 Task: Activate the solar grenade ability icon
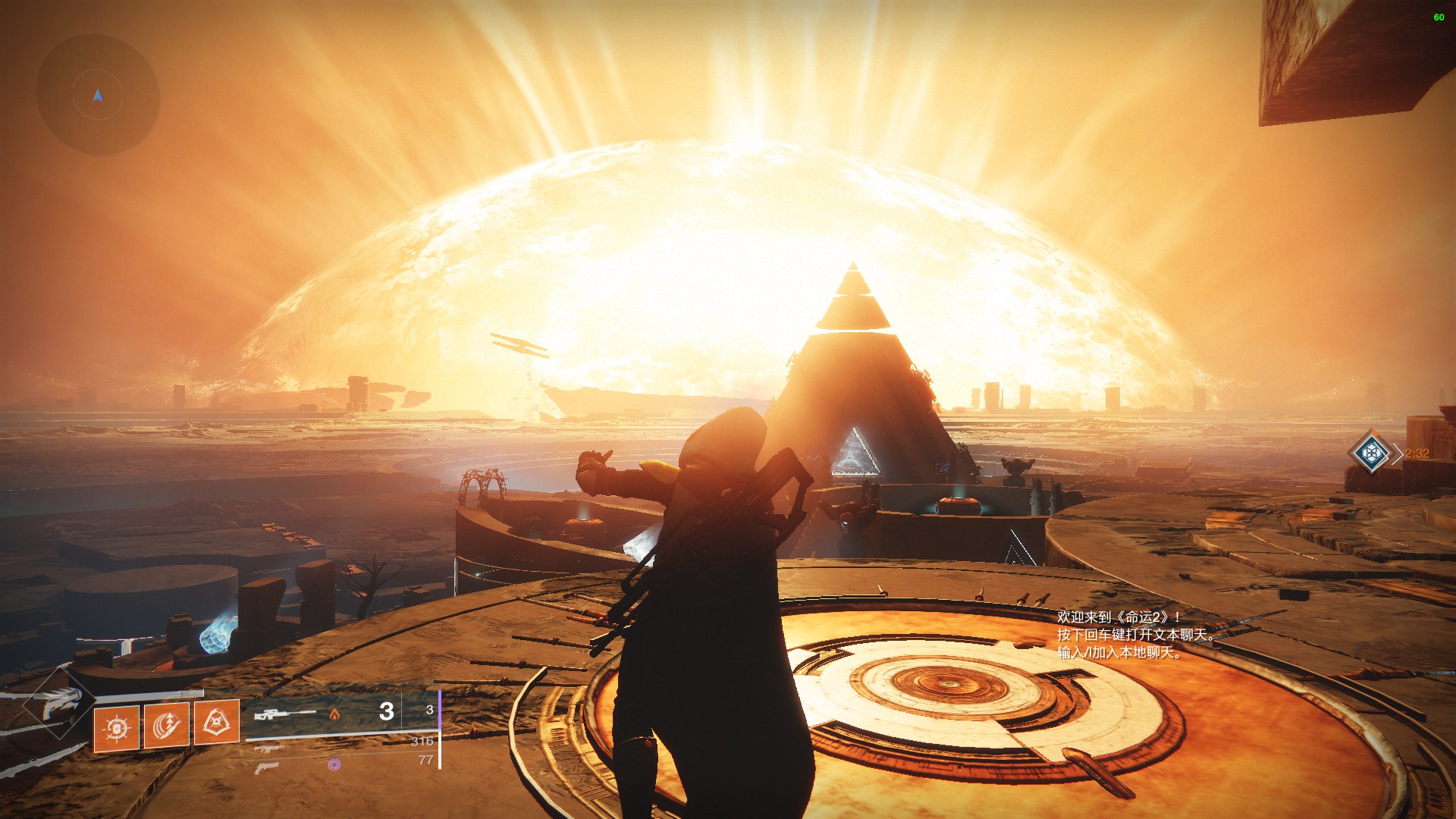click(x=116, y=728)
